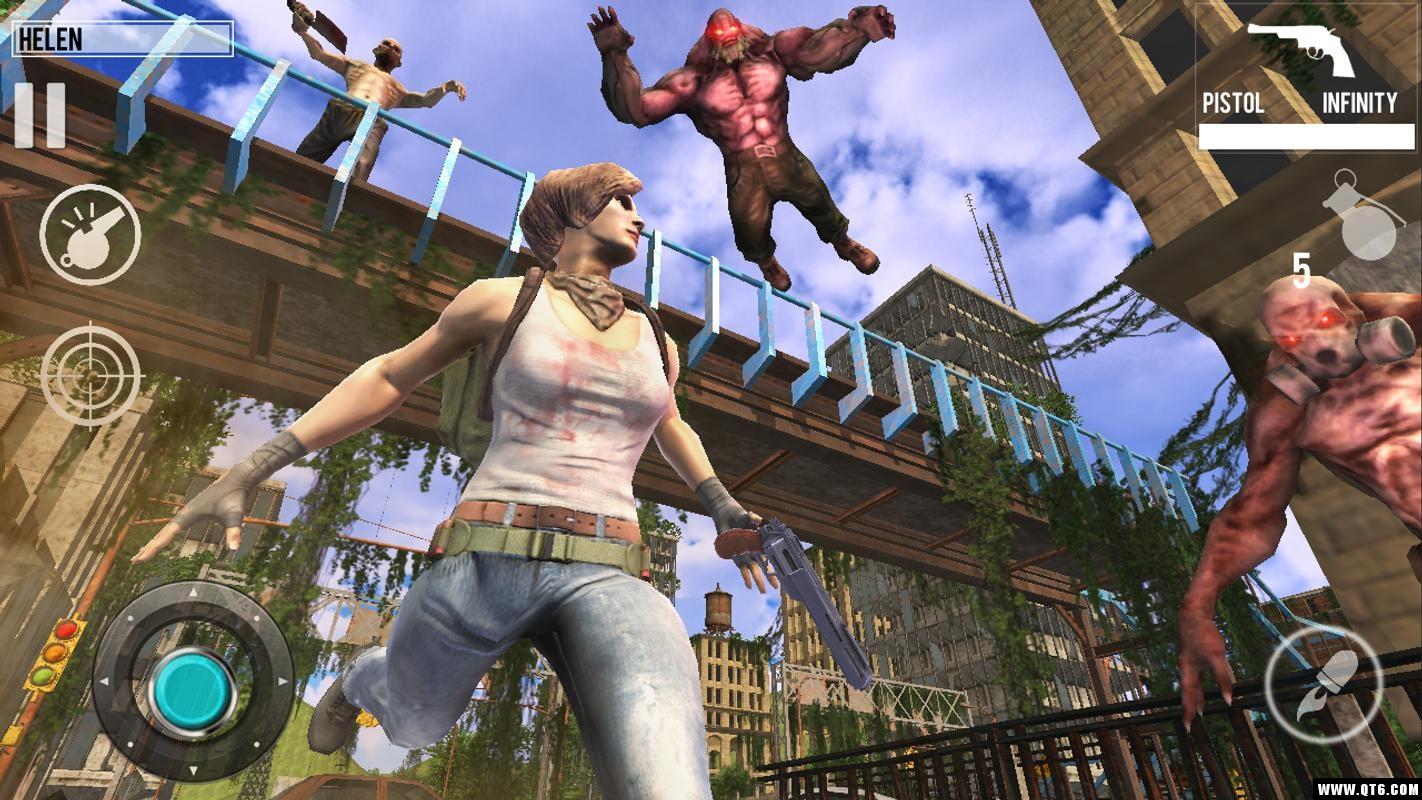
Task: Blow the whistle icon button
Action: 90,235
